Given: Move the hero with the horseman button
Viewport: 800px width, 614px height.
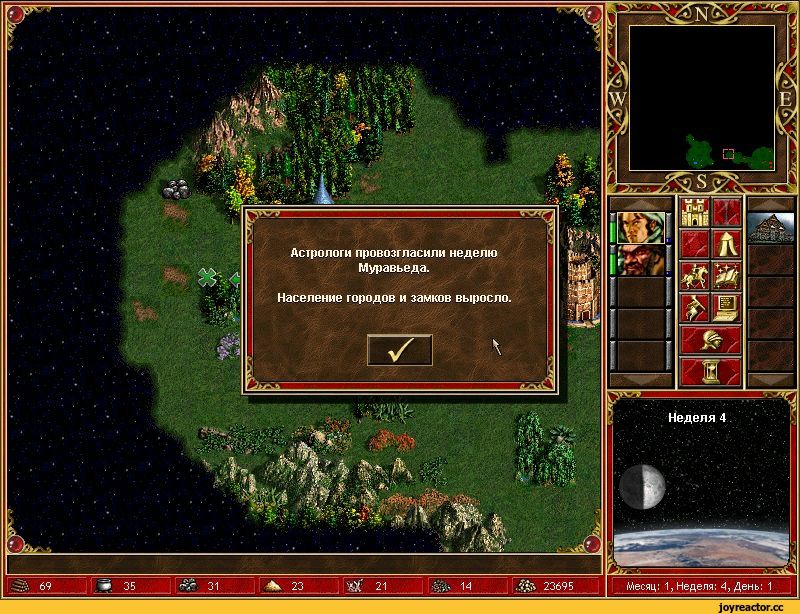Looking at the screenshot, I should point(693,275).
